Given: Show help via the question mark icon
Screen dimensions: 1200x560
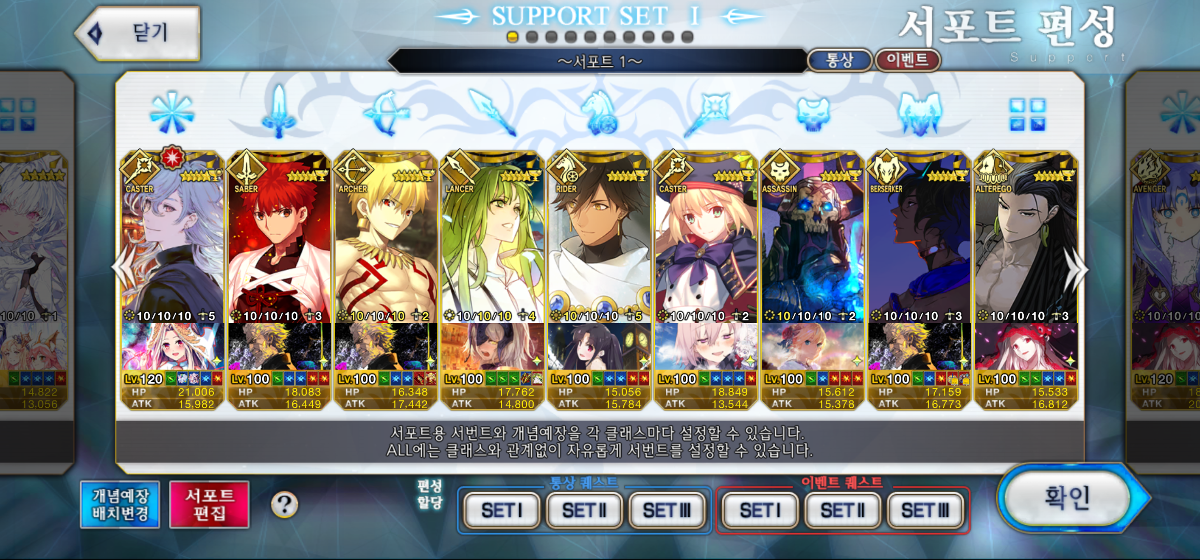Looking at the screenshot, I should click(285, 504).
